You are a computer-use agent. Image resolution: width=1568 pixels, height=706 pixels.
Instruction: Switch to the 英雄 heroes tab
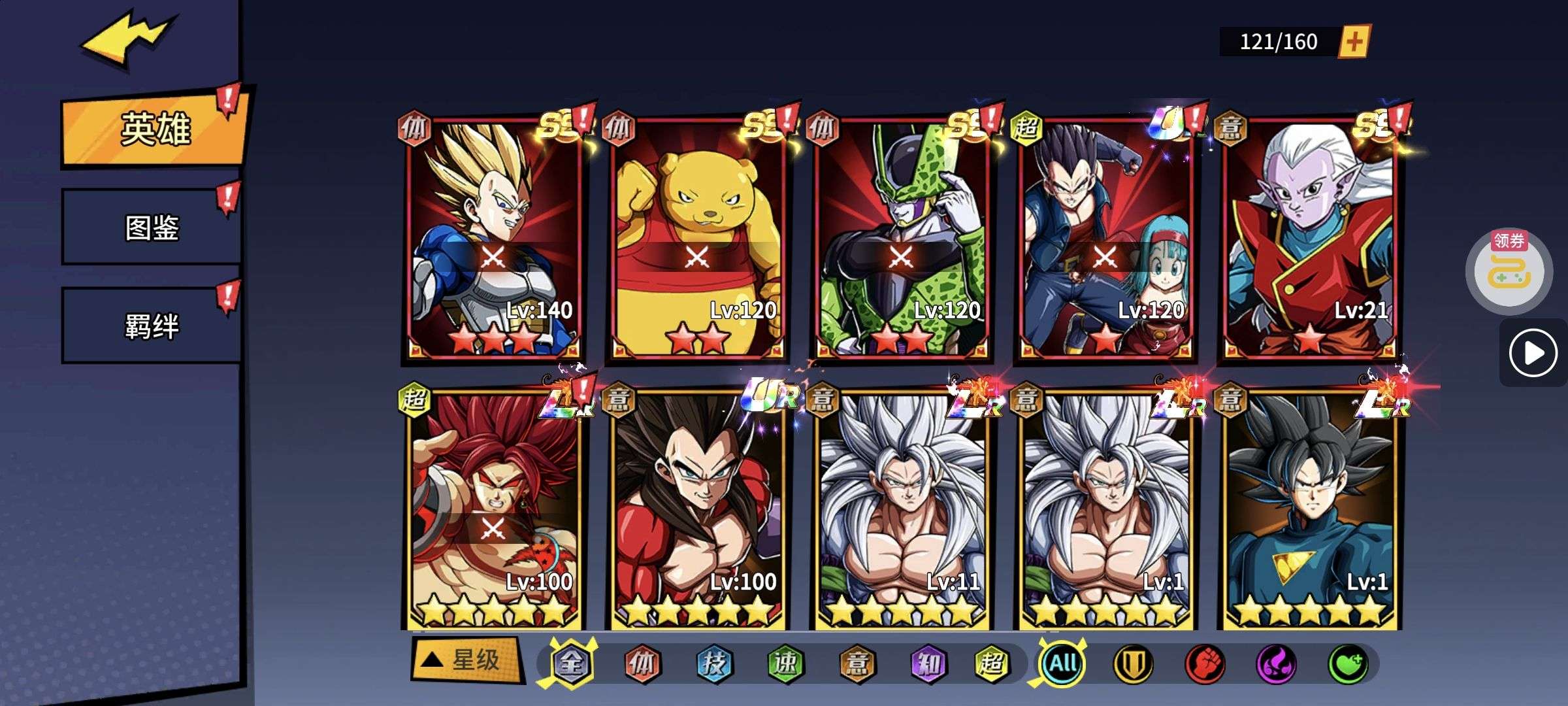point(155,129)
